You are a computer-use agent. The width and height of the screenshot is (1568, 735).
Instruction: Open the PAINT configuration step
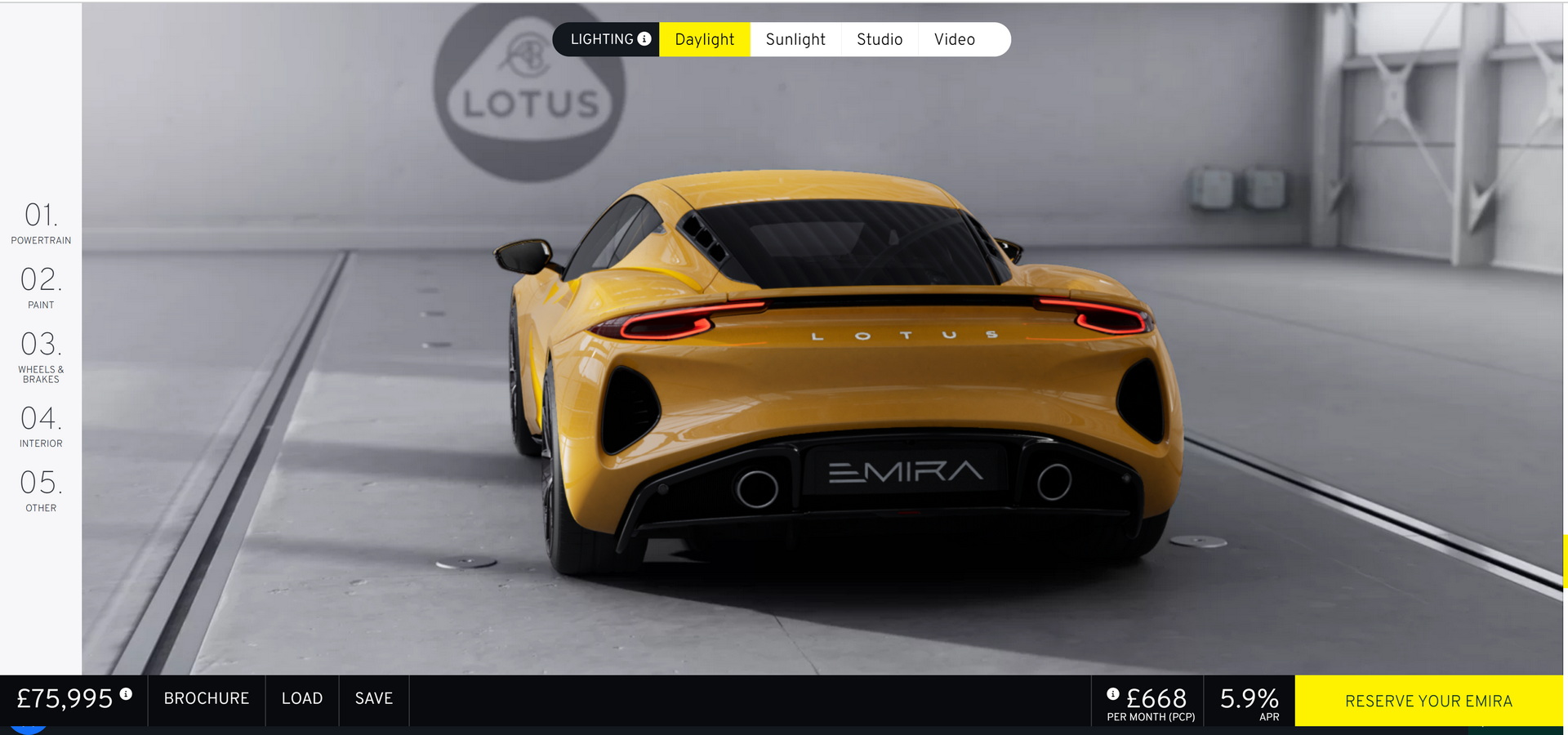pyautogui.click(x=40, y=287)
